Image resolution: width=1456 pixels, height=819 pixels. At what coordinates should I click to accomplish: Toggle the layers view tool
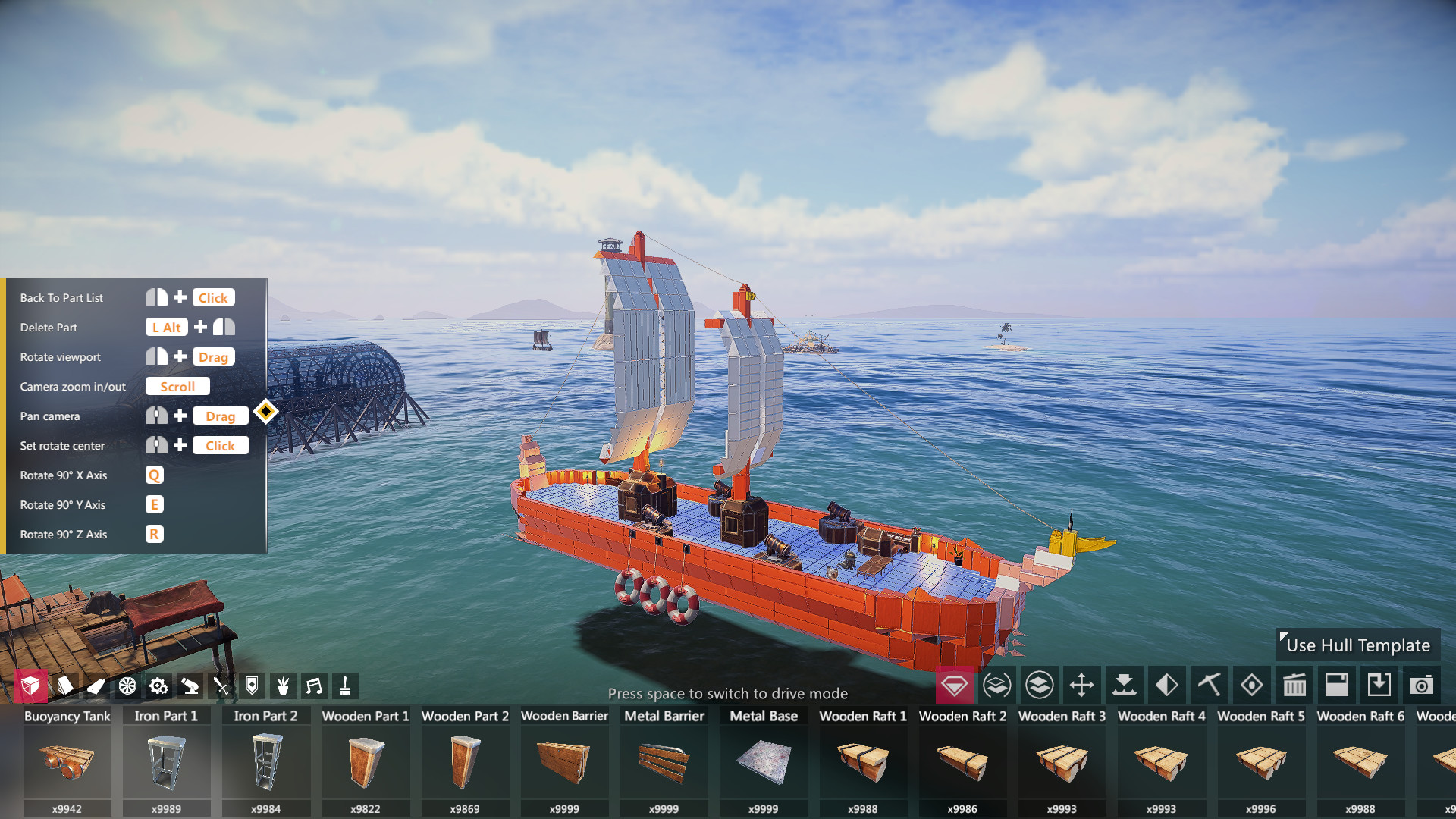coord(1040,686)
